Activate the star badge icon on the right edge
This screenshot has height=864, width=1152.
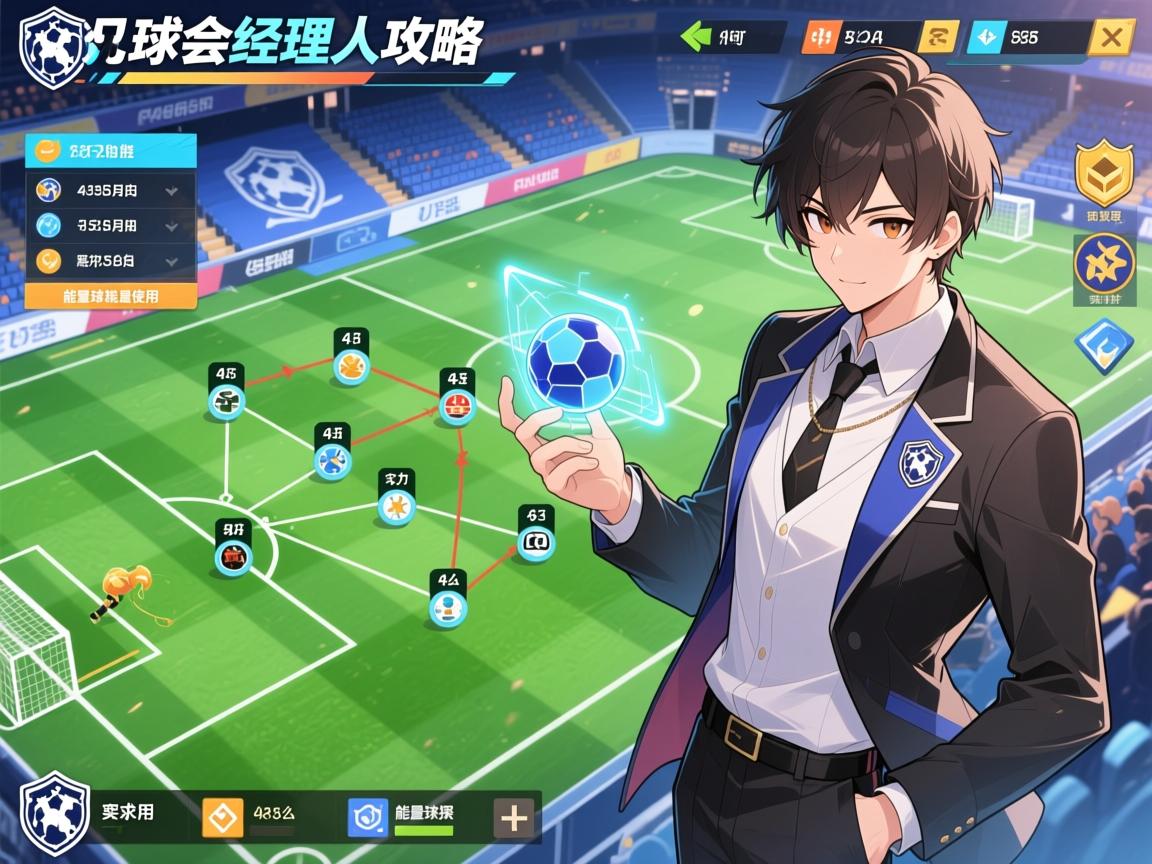click(1104, 263)
